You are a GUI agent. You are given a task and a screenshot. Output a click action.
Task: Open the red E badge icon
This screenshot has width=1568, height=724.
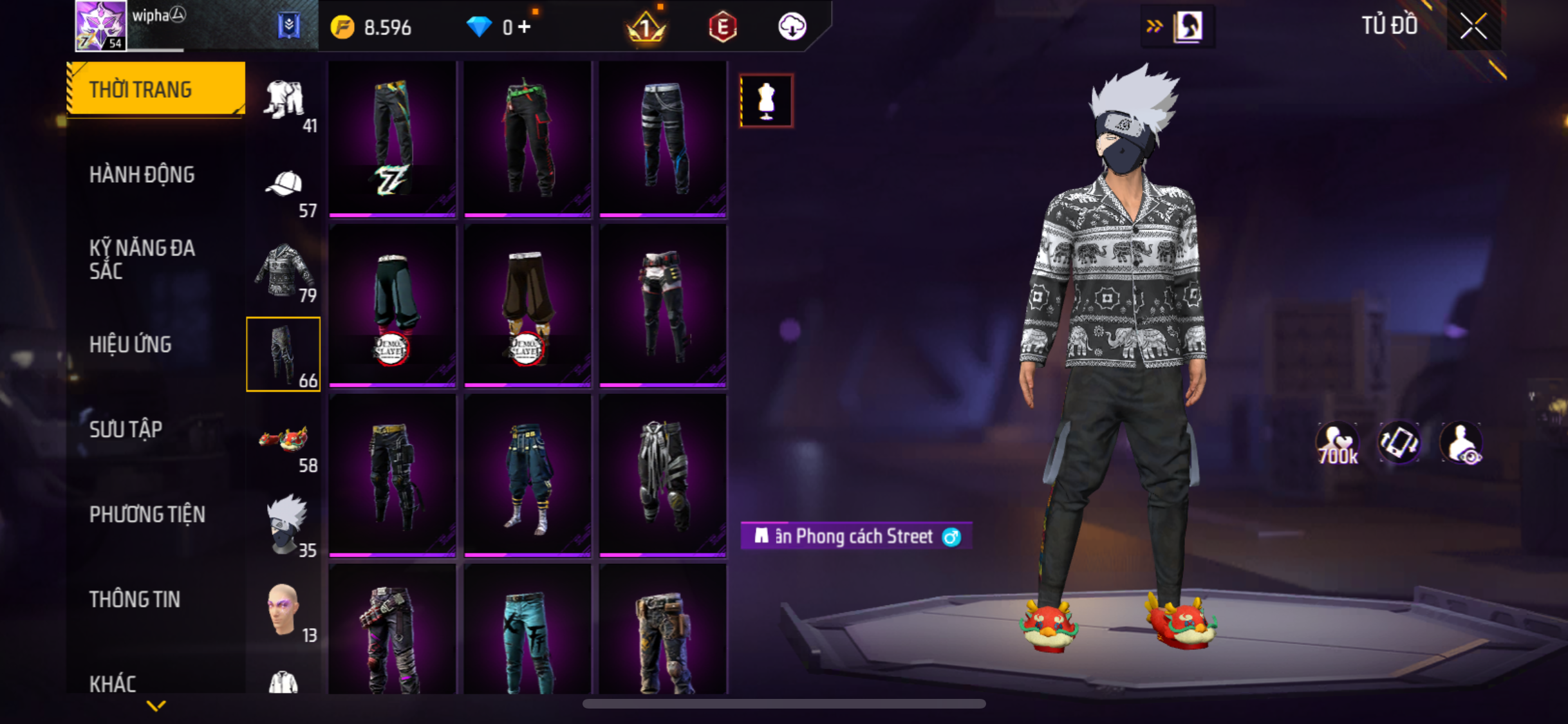click(x=722, y=27)
